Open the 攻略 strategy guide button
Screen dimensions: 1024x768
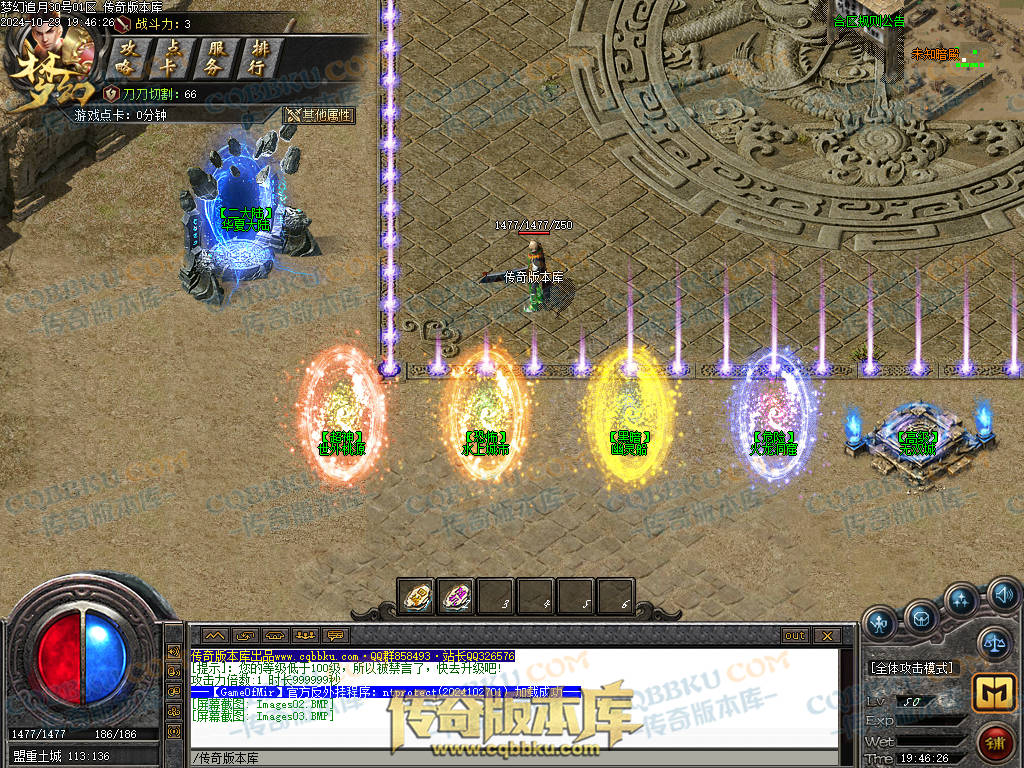pyautogui.click(x=125, y=58)
